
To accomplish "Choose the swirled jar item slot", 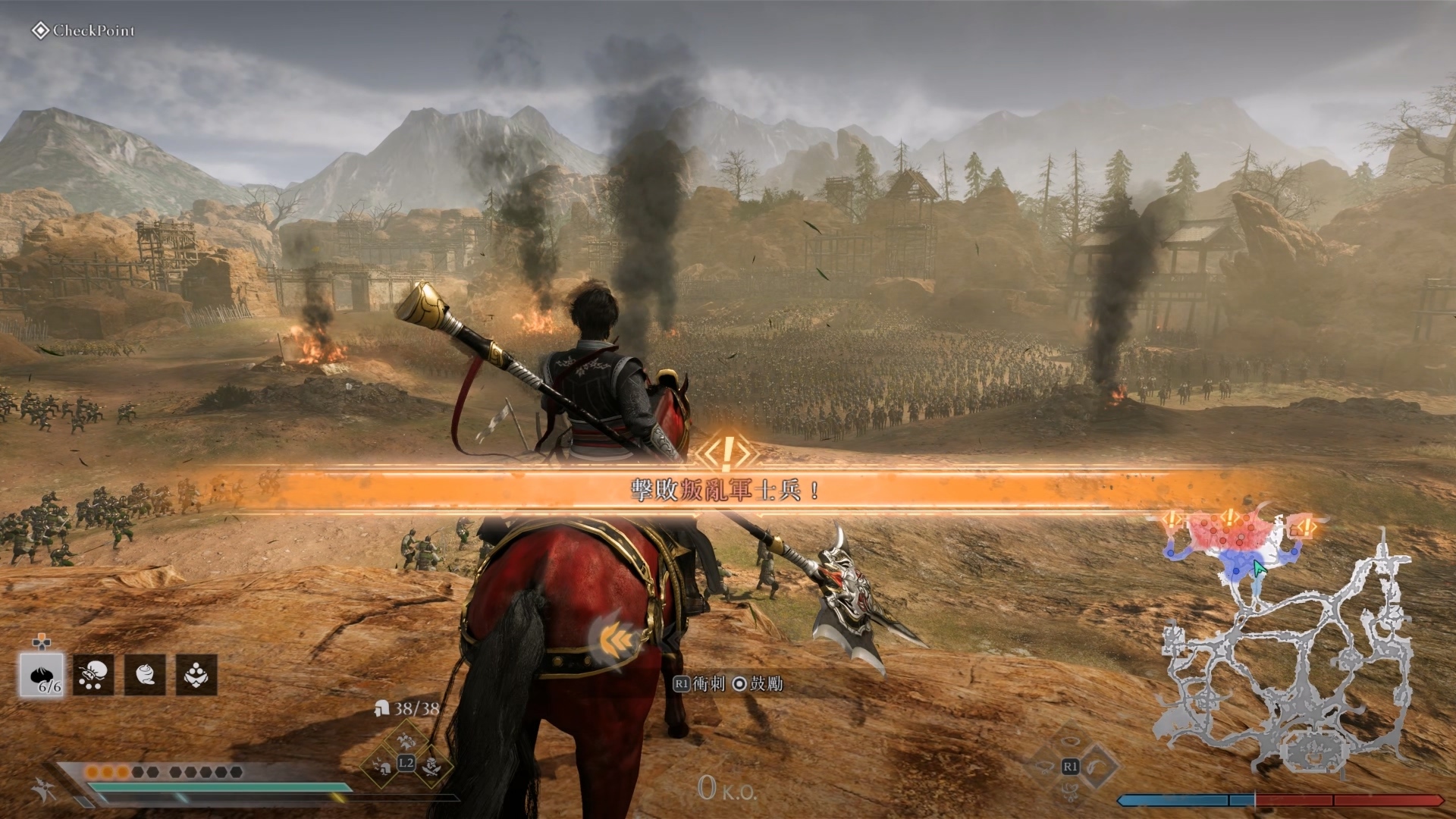I will 145,674.
